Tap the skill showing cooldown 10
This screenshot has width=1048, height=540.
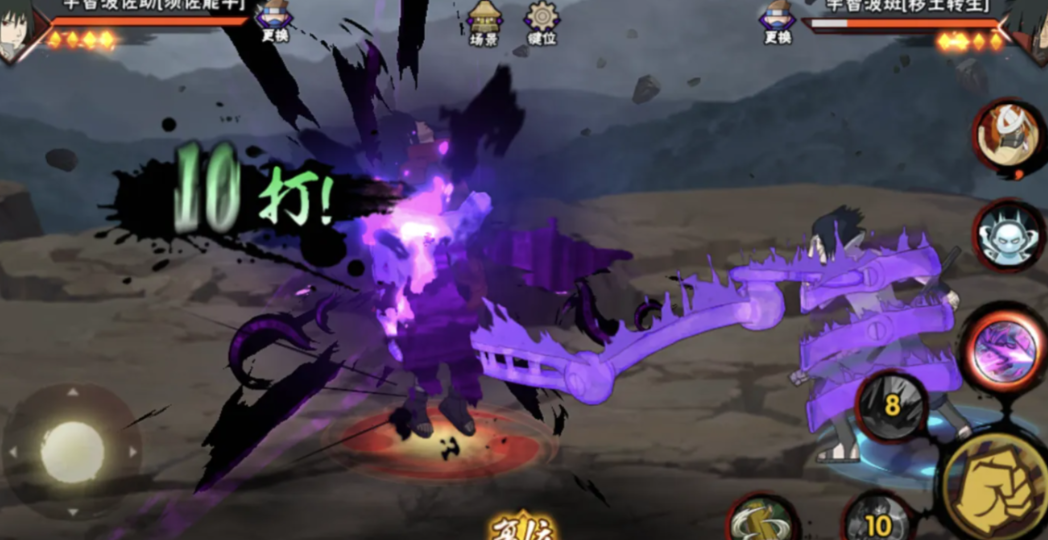pyautogui.click(x=878, y=522)
